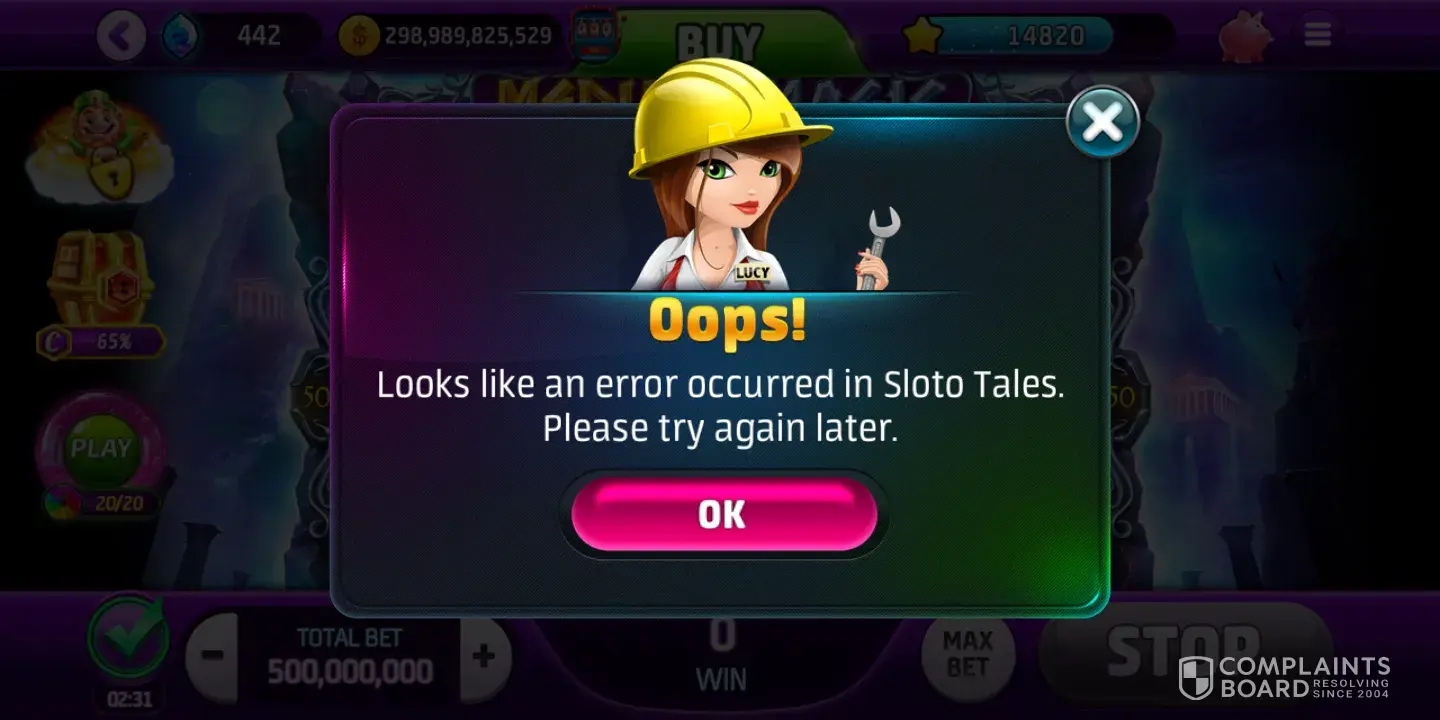
Task: Hit the STOP spin button
Action: pyautogui.click(x=1185, y=652)
